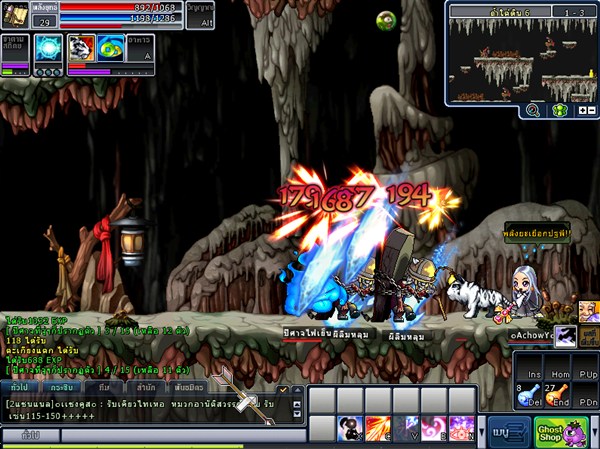Click the character portrait icon
Image resolution: width=600 pixels, height=449 pixels.
[x=17, y=15]
